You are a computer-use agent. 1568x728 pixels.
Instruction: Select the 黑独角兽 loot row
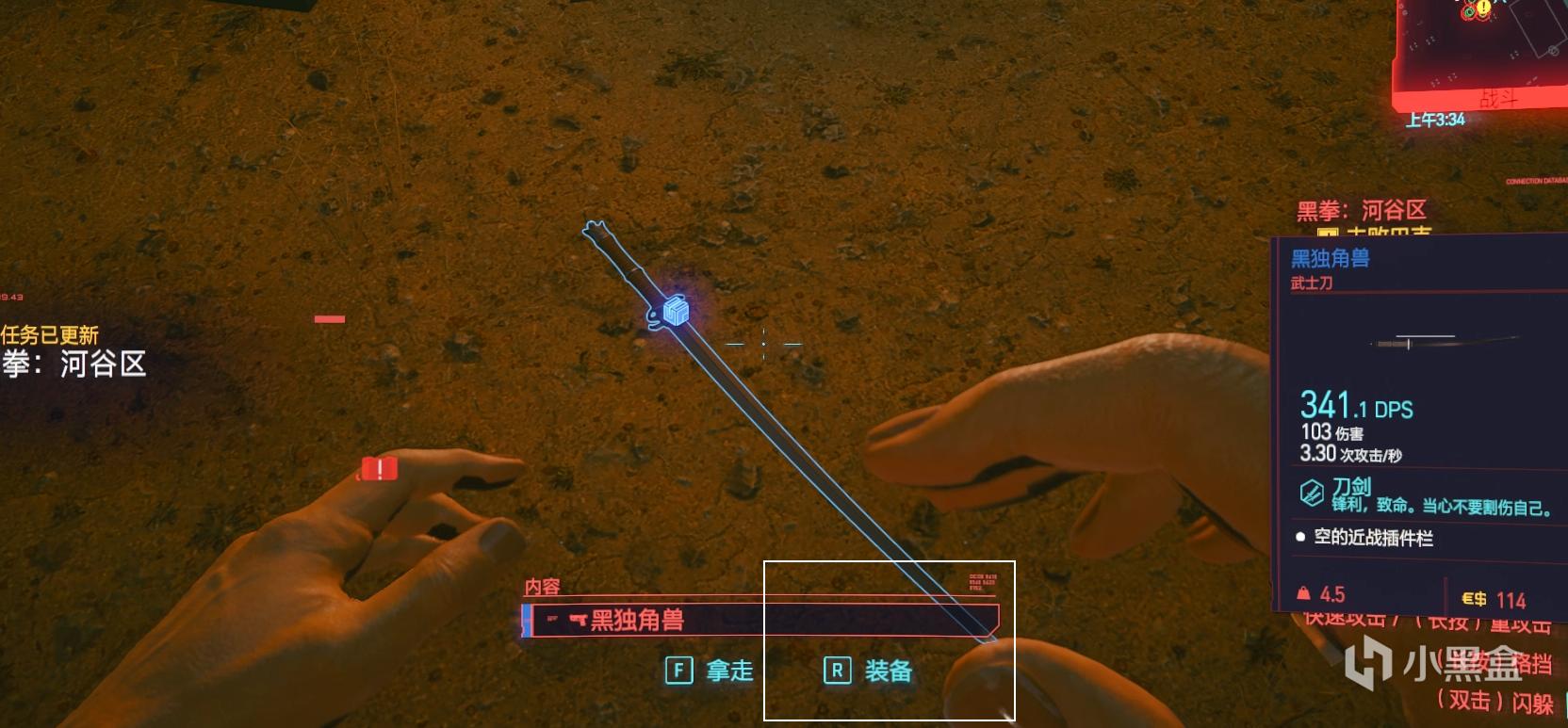[x=759, y=620]
